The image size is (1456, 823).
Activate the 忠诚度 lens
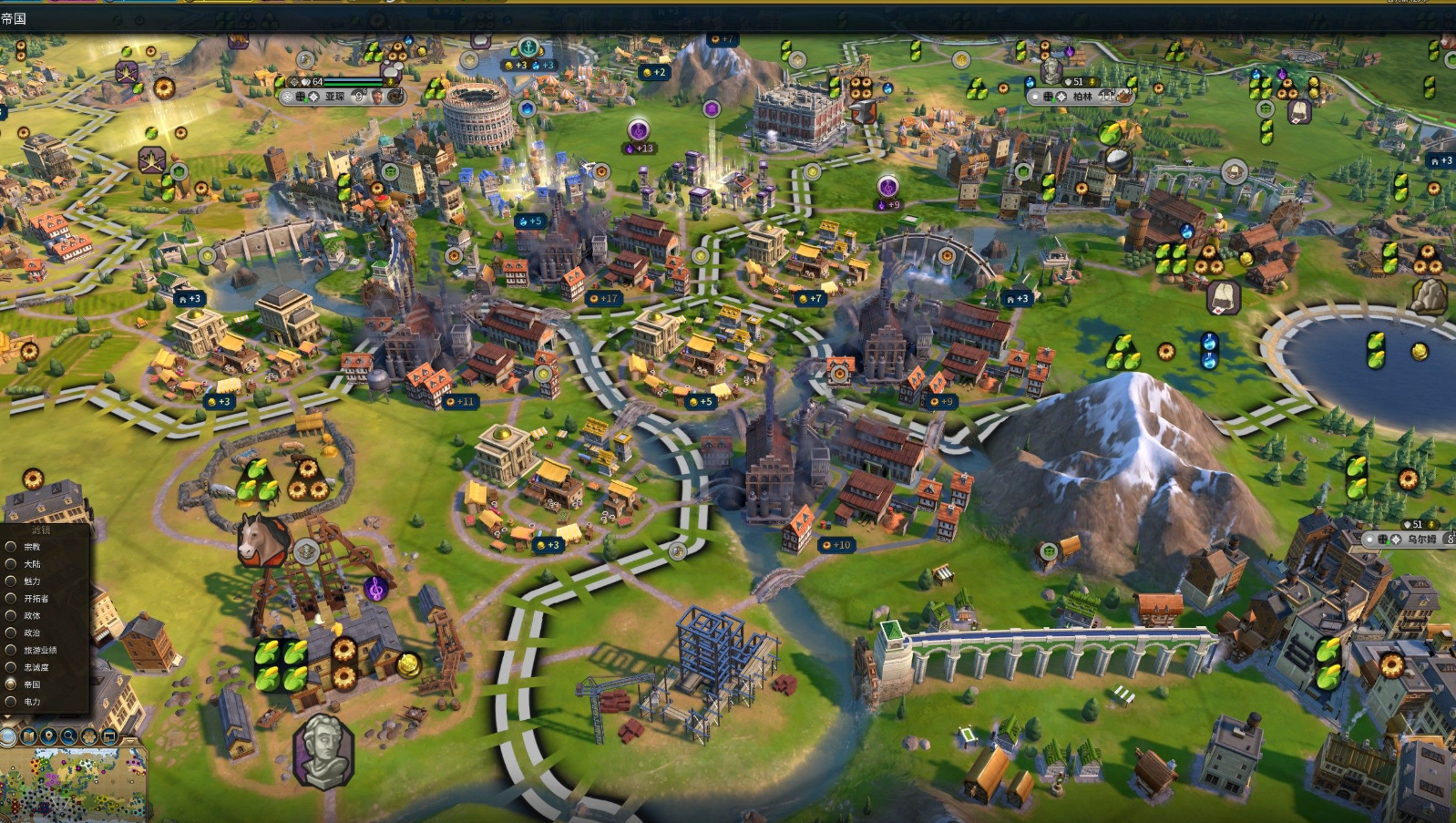[x=12, y=667]
